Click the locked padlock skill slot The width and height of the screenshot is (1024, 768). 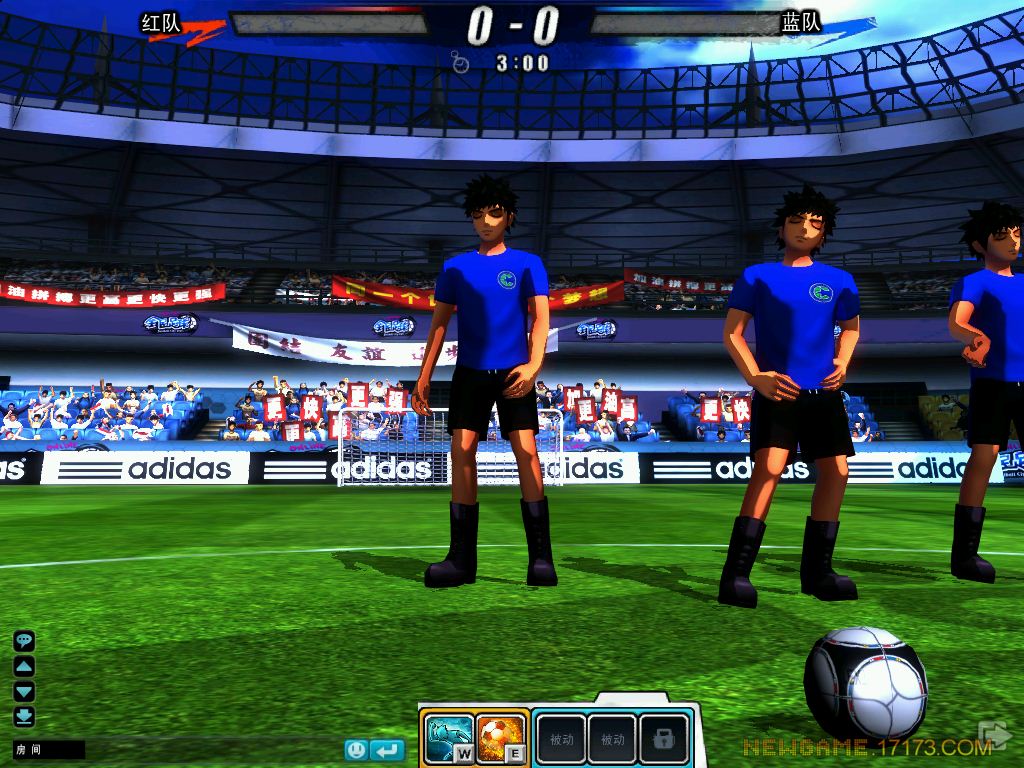tap(663, 739)
